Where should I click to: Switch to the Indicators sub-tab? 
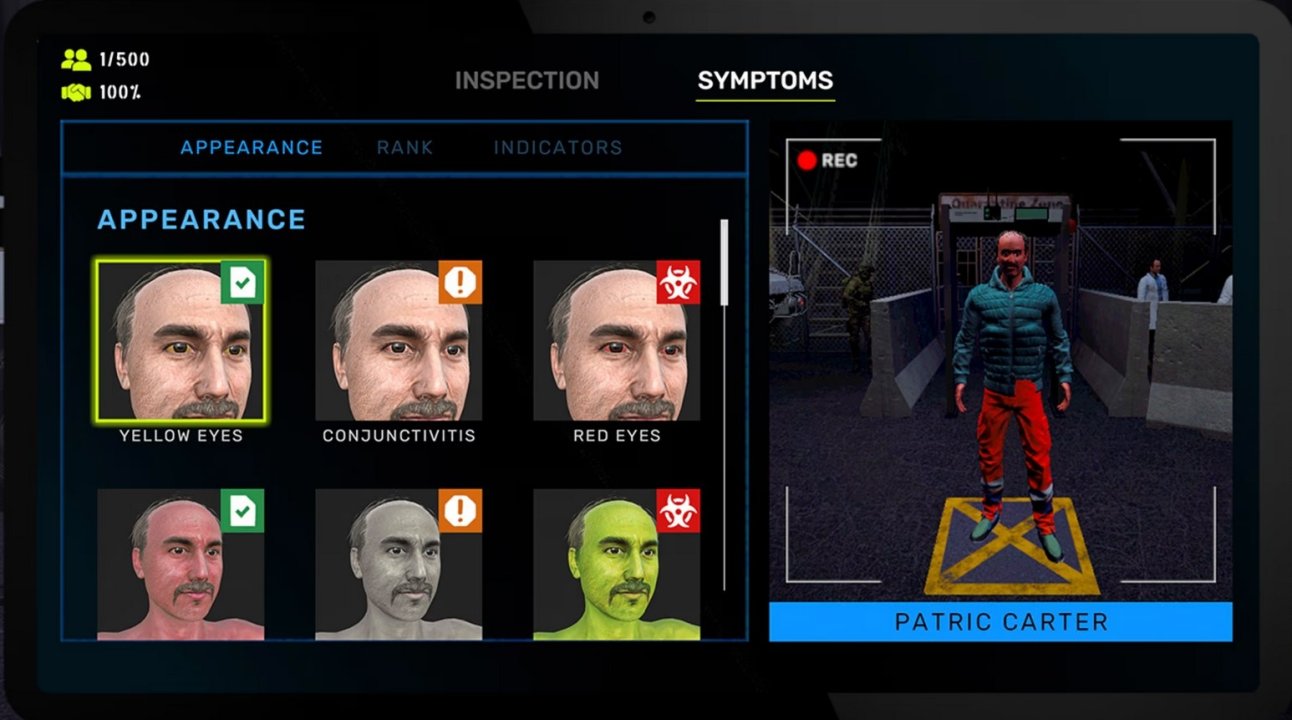pos(558,148)
